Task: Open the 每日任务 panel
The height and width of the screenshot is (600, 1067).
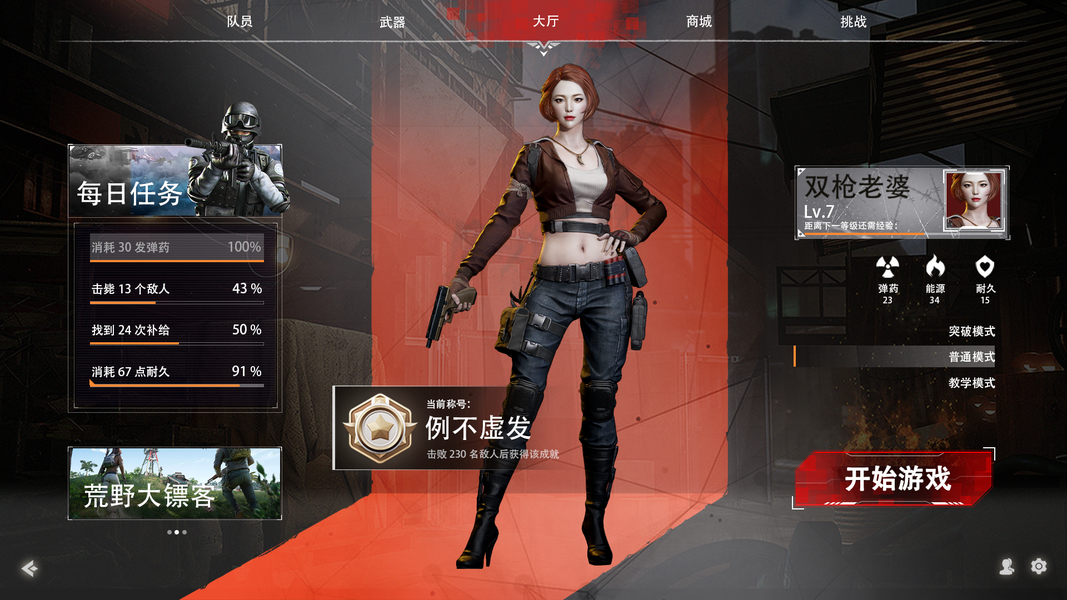Action: click(175, 181)
